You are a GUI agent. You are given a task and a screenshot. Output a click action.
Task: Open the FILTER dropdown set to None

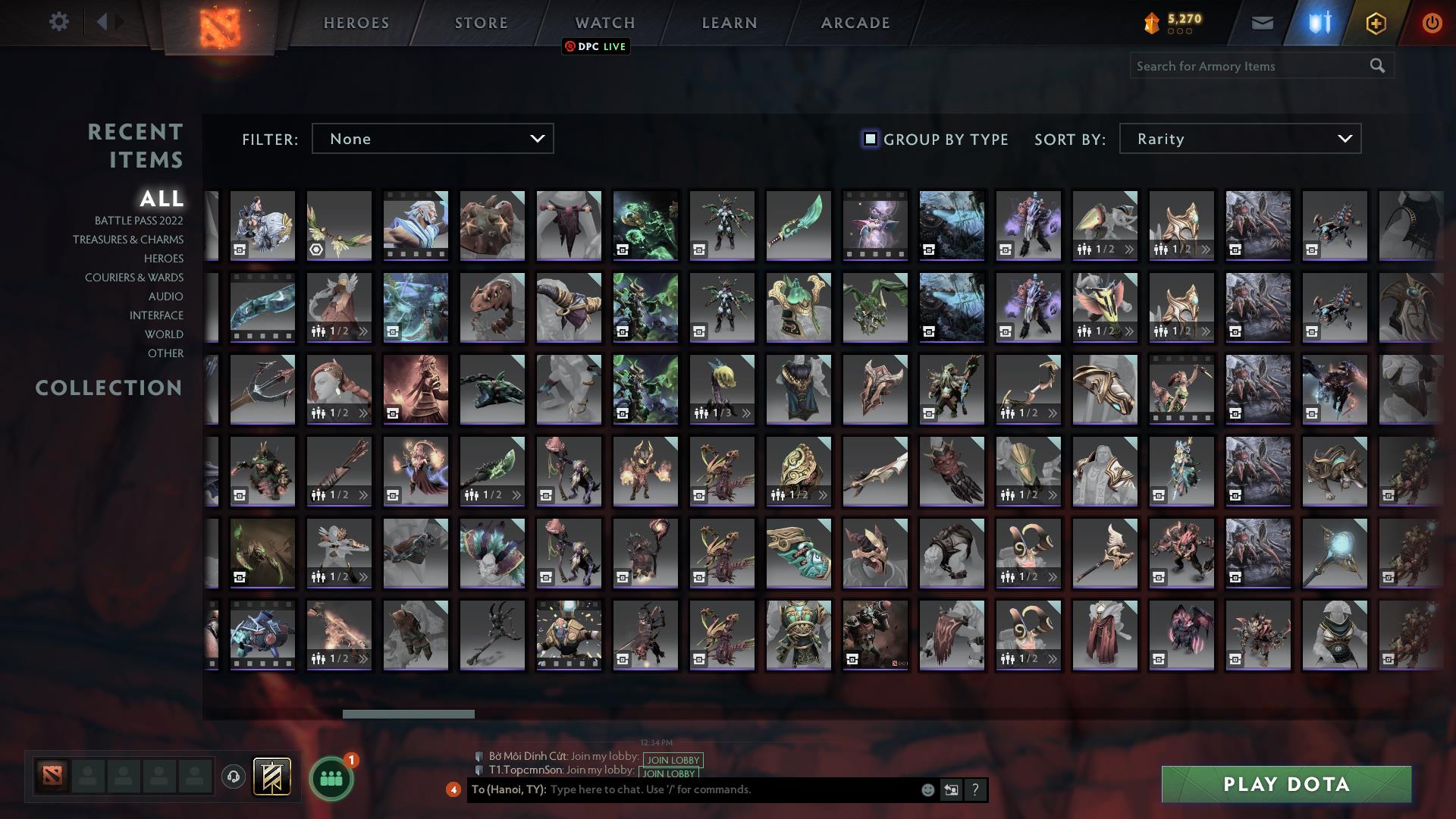[x=432, y=139]
